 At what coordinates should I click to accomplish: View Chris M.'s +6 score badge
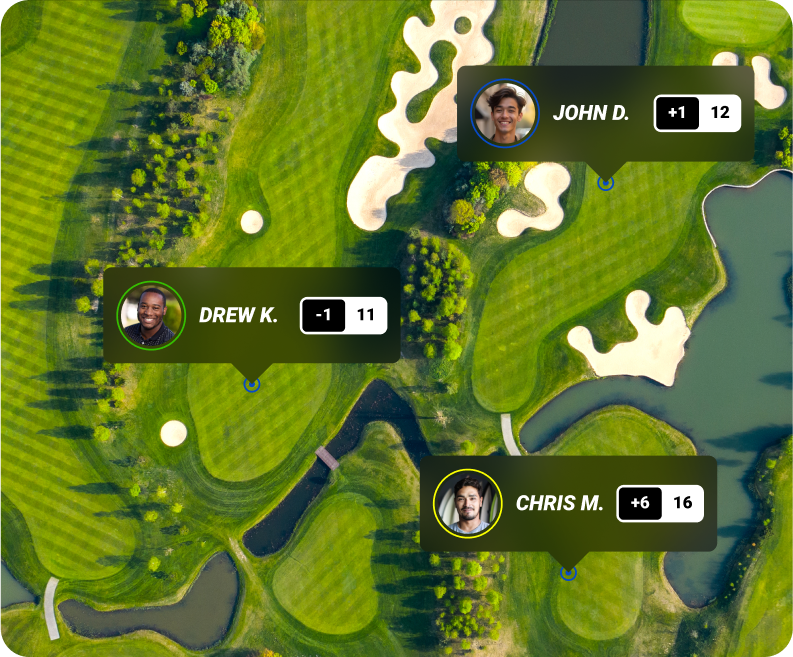tap(640, 503)
